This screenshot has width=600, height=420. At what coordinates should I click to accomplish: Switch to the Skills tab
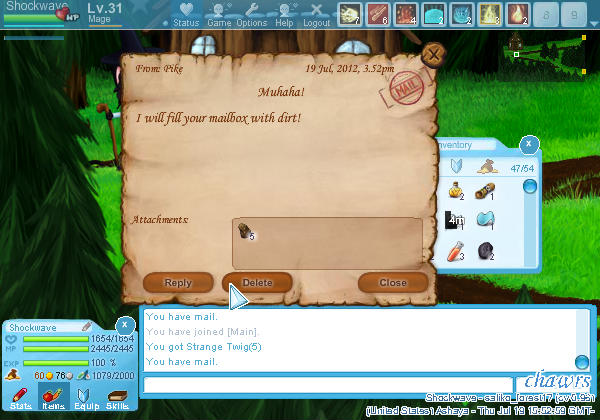click(117, 401)
